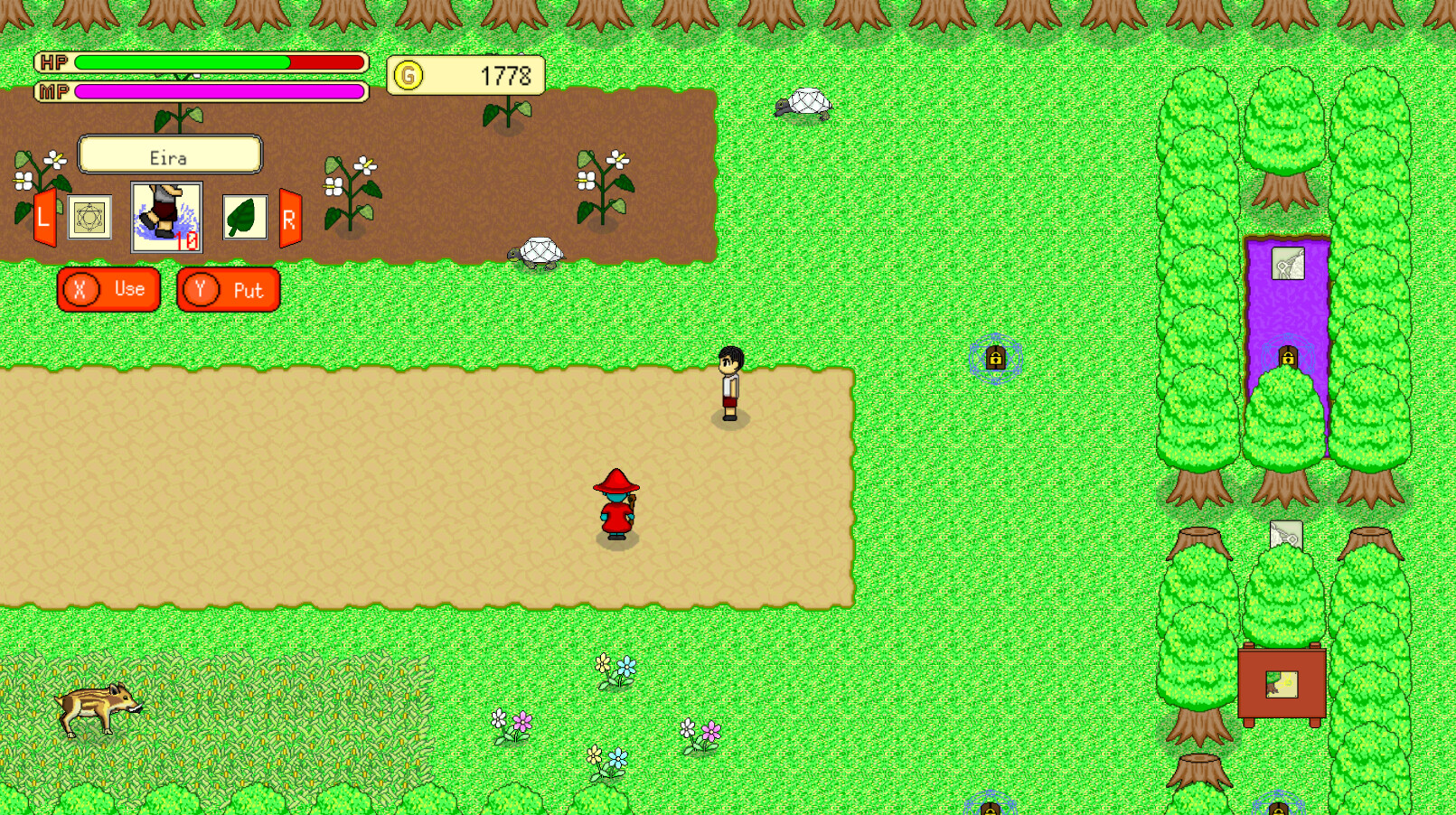The image size is (1456, 815).
Task: Open the sign at the top of the purple portal
Action: point(1290,264)
